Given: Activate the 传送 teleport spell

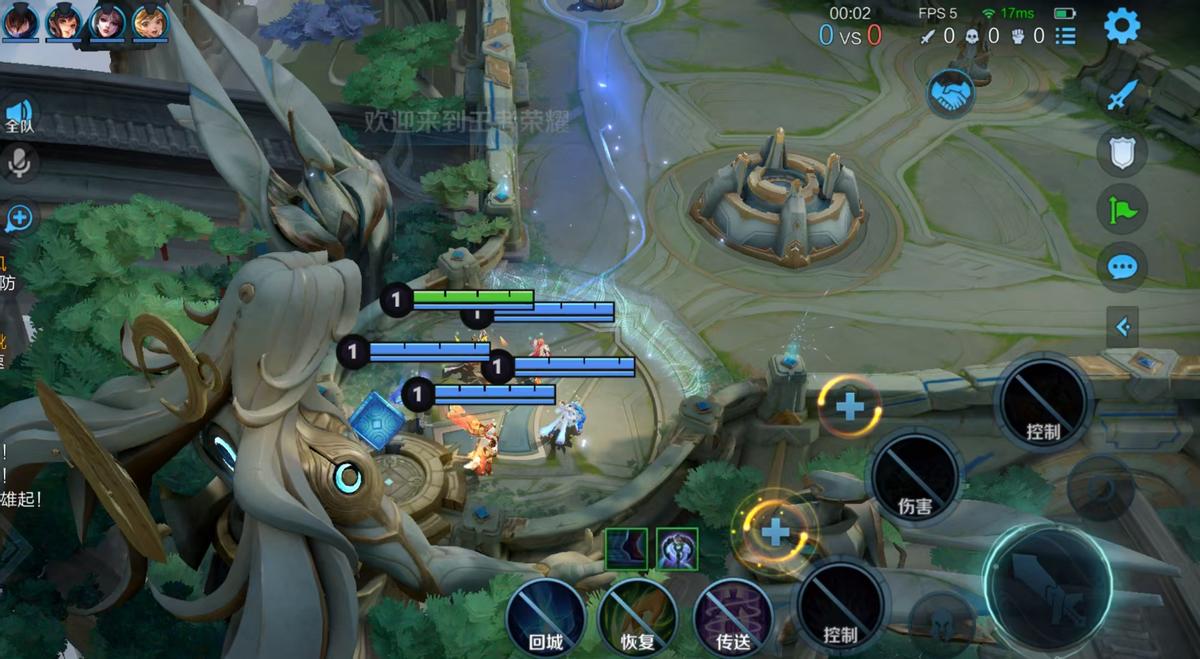Looking at the screenshot, I should (x=733, y=617).
